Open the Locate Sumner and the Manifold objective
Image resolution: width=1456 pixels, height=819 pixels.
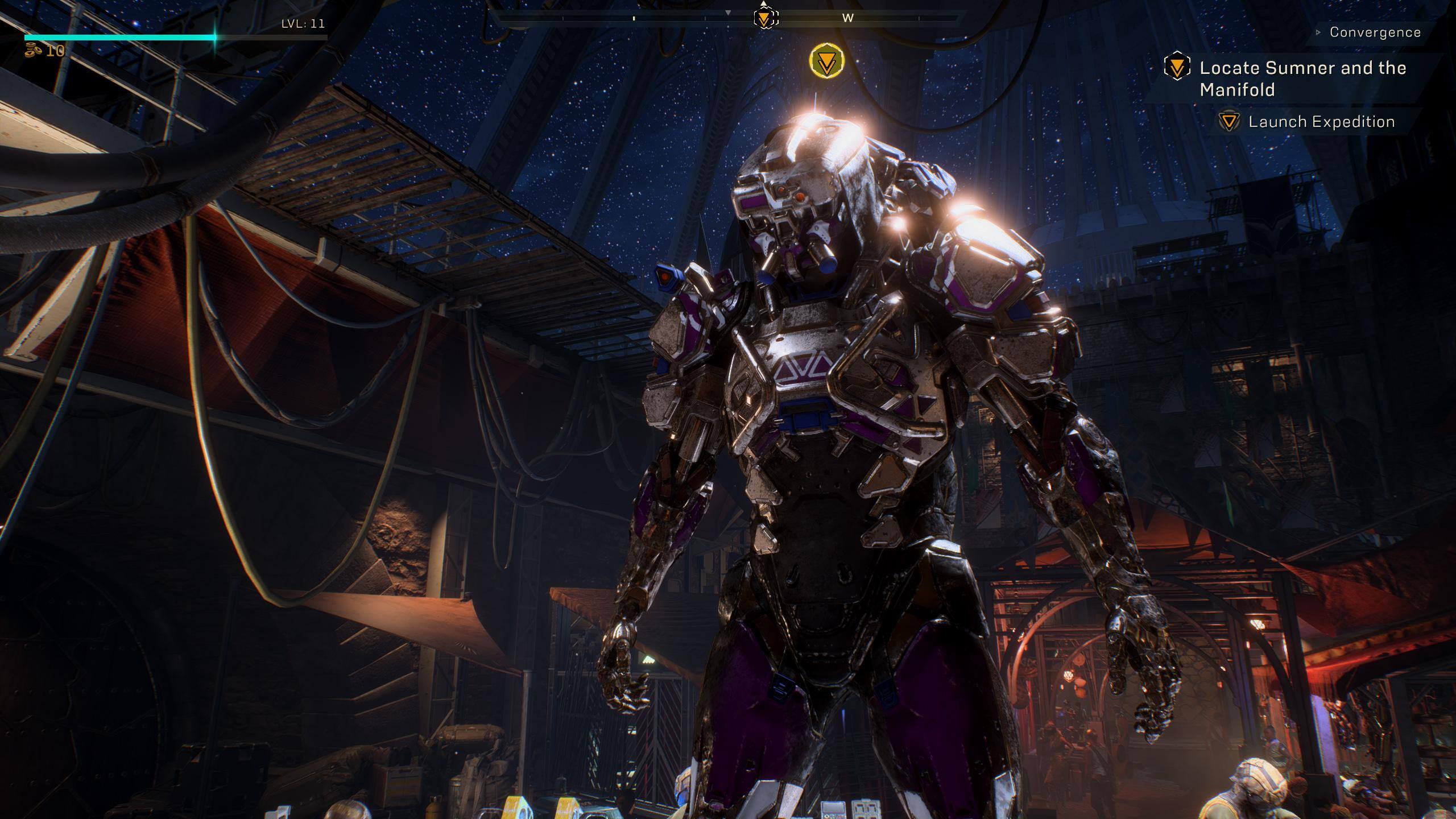(x=1302, y=78)
